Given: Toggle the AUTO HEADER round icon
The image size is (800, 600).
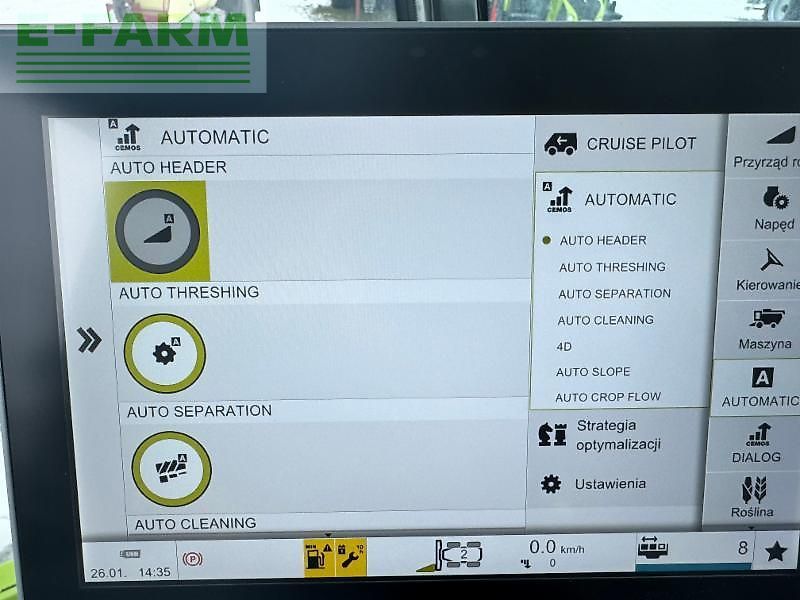Looking at the screenshot, I should coord(157,231).
